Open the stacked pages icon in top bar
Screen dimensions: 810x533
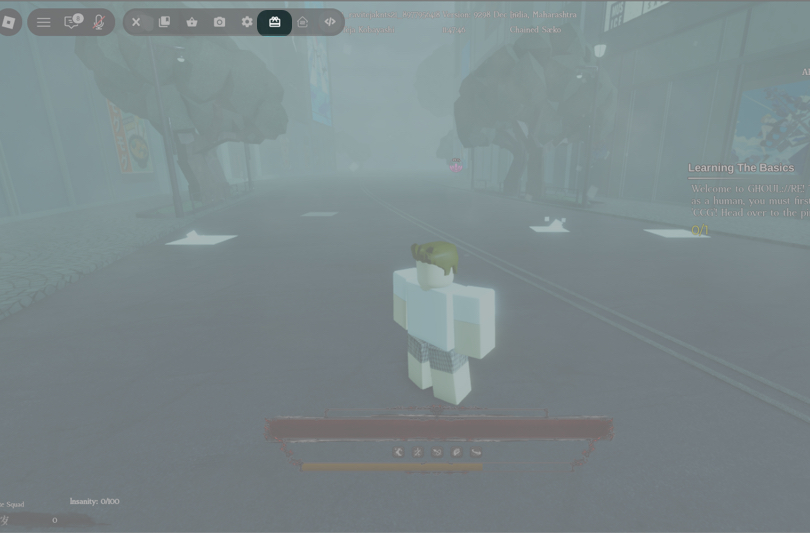pyautogui.click(x=164, y=22)
